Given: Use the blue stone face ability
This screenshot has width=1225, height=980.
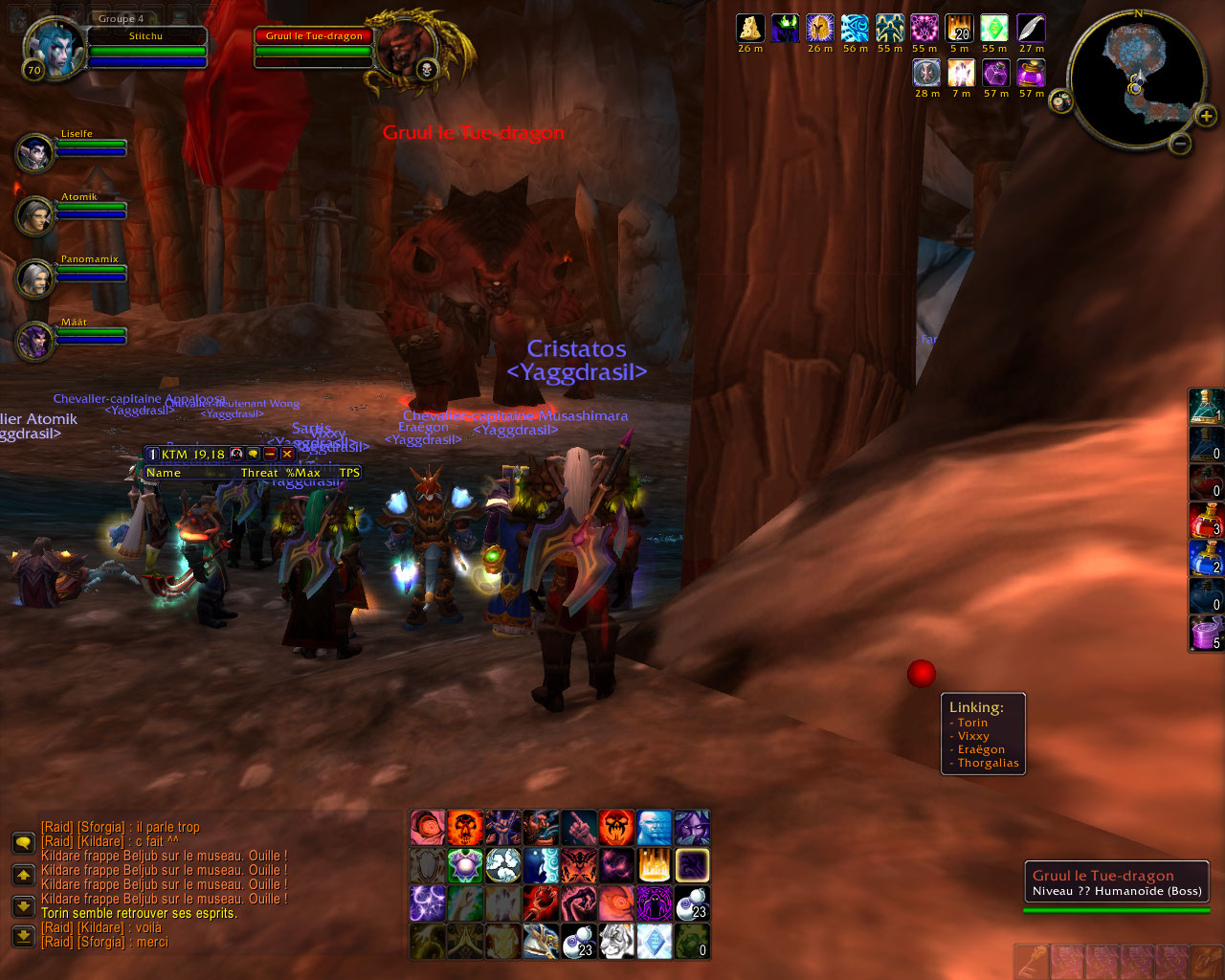Looking at the screenshot, I should pos(654,828).
